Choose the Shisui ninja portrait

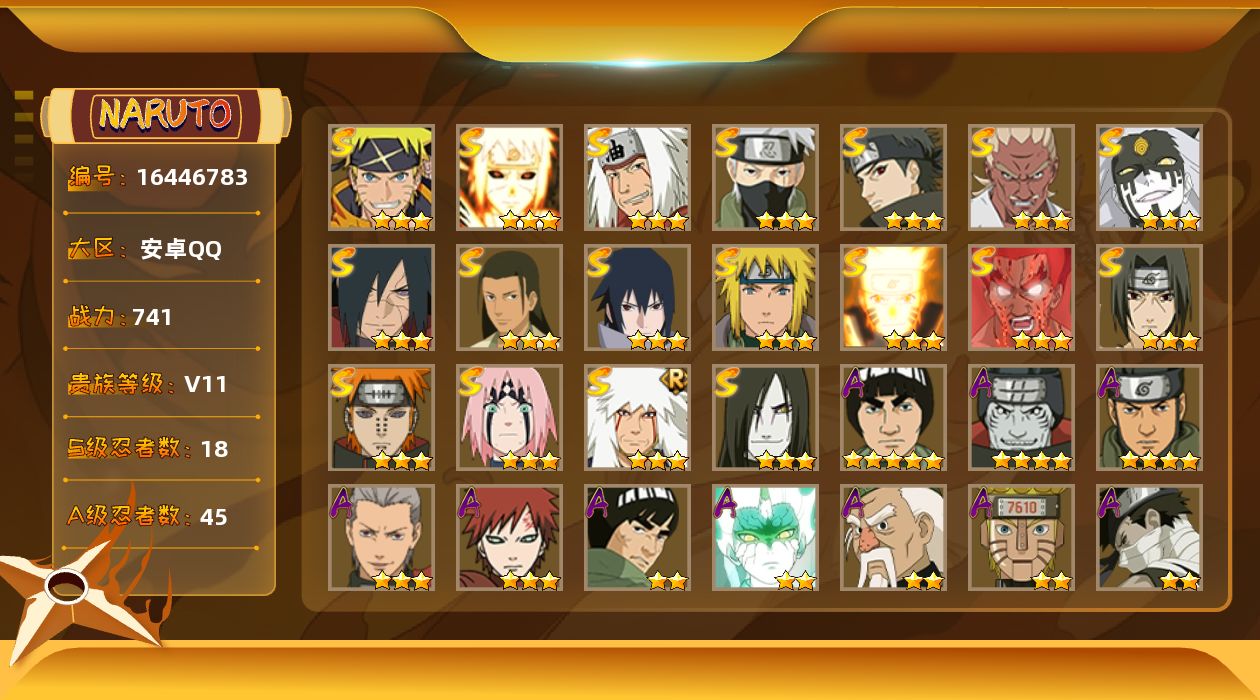pos(893,177)
